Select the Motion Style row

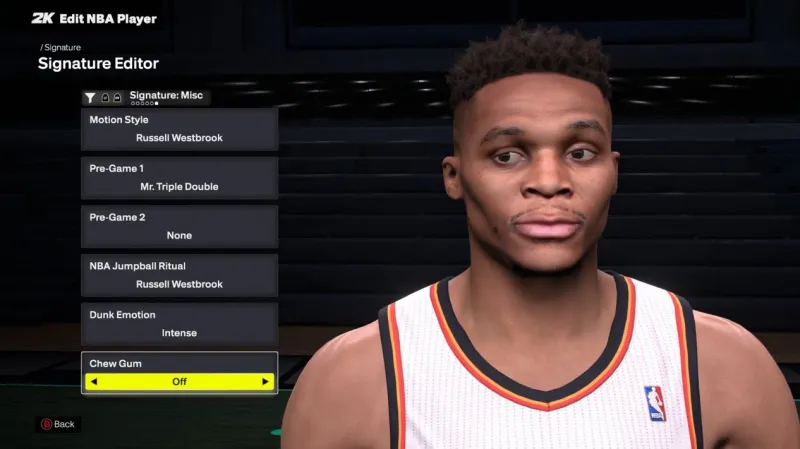[x=179, y=129]
